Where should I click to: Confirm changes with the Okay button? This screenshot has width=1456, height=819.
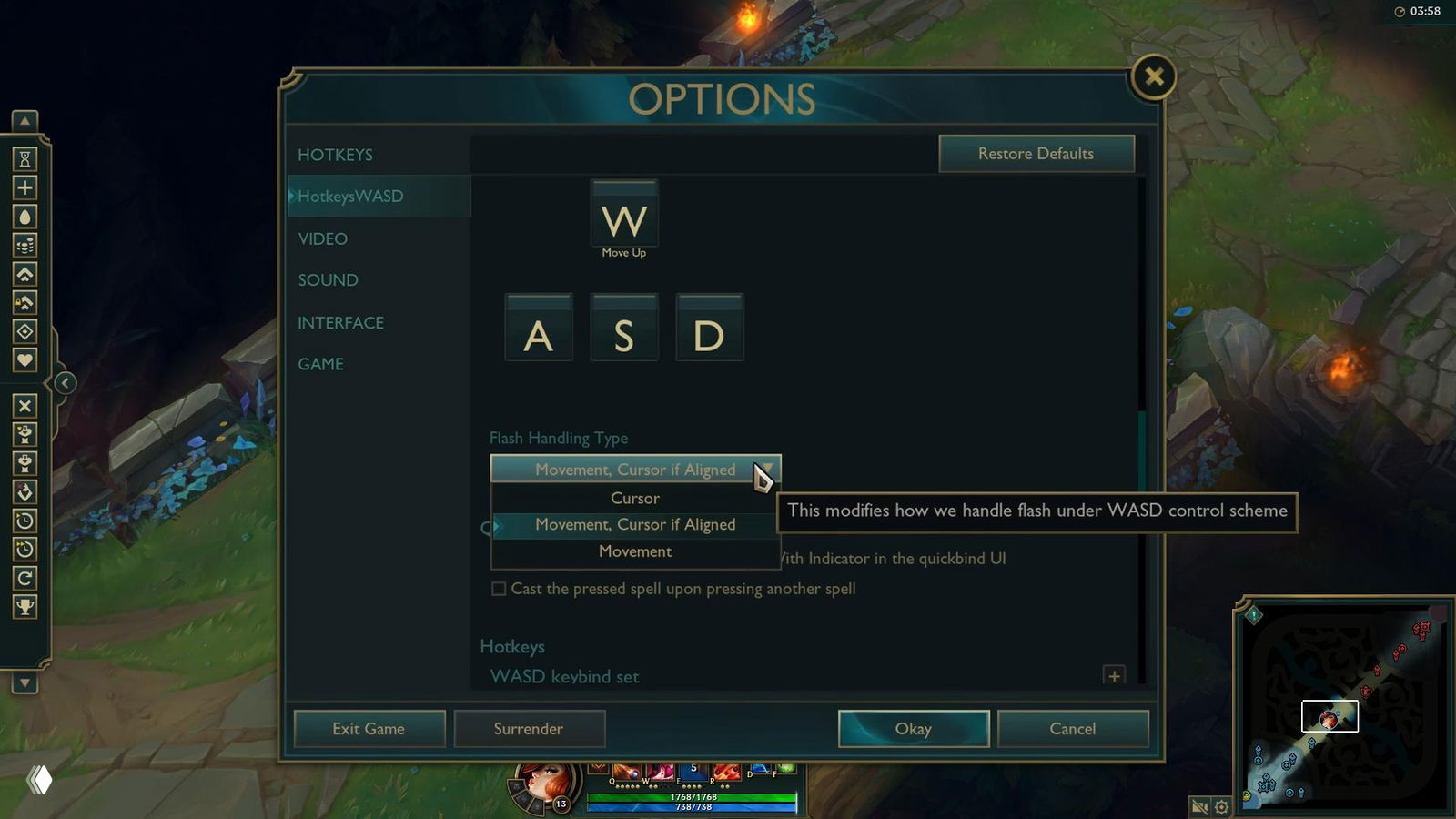point(913,729)
